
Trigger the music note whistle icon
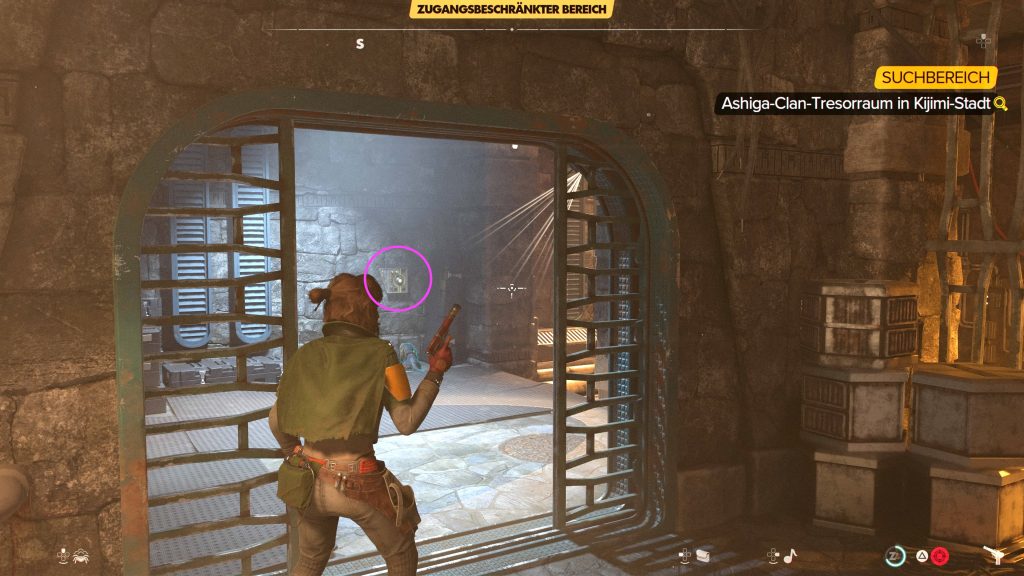[x=789, y=555]
